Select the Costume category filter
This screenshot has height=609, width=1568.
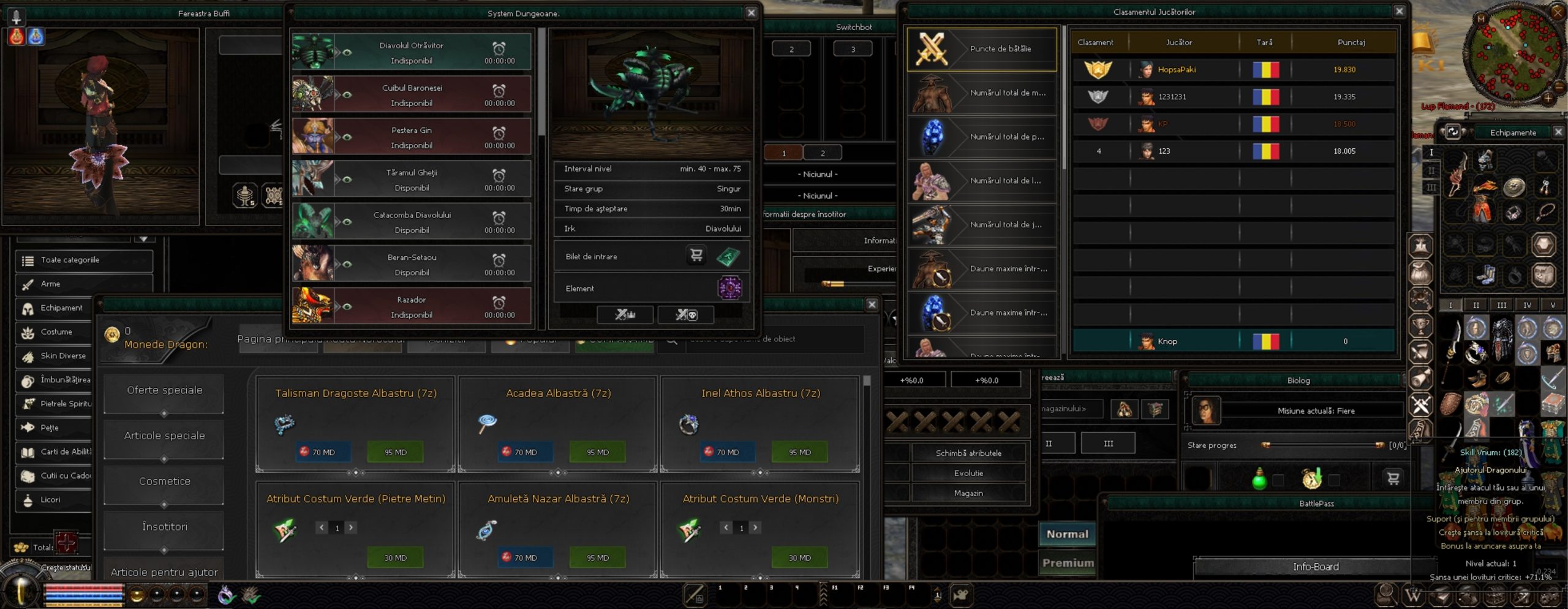point(56,331)
